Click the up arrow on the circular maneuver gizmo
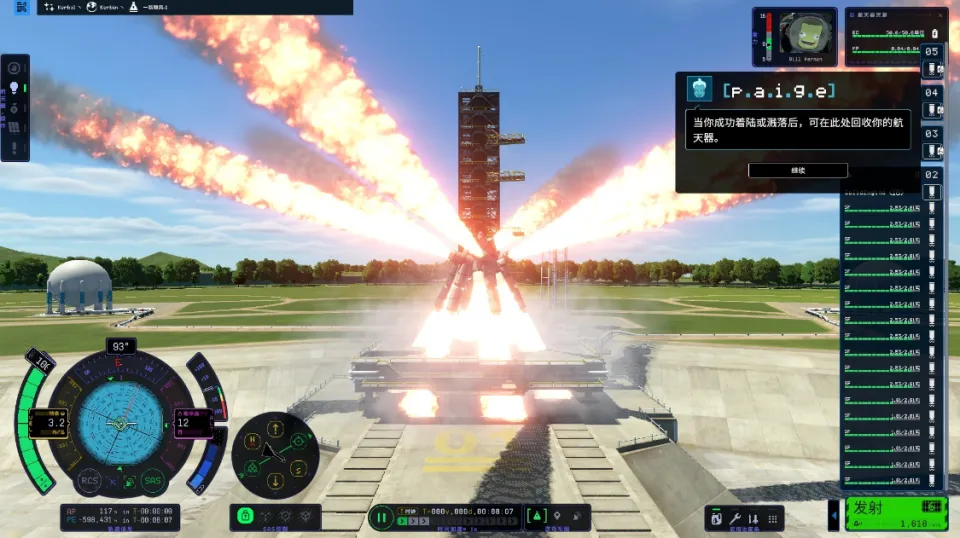 click(x=275, y=429)
